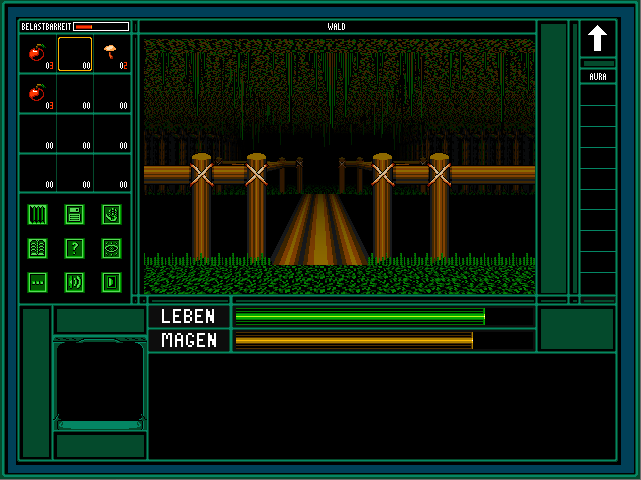Click the question mark help icon
Viewport: 641px width, 480px height.
point(74,248)
